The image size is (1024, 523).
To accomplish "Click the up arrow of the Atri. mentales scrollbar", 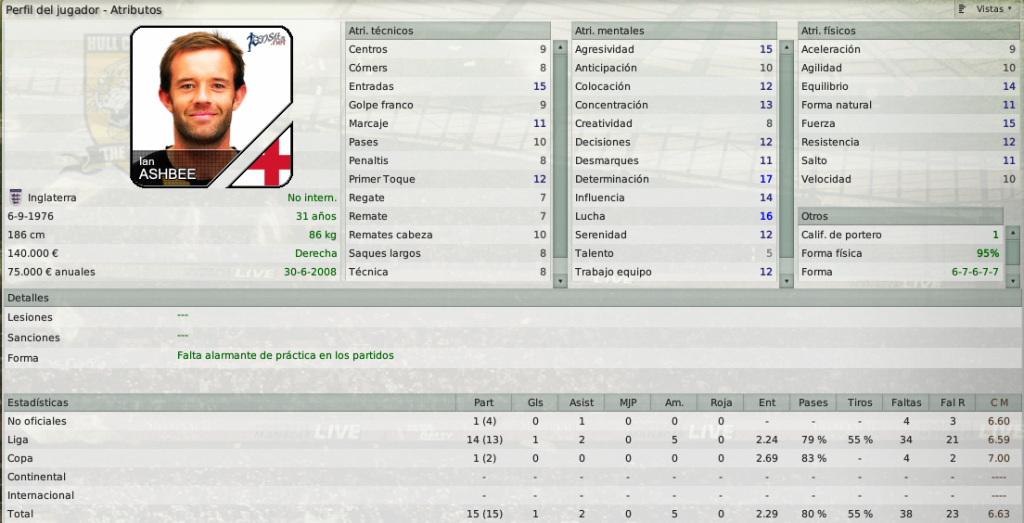I will coord(785,47).
